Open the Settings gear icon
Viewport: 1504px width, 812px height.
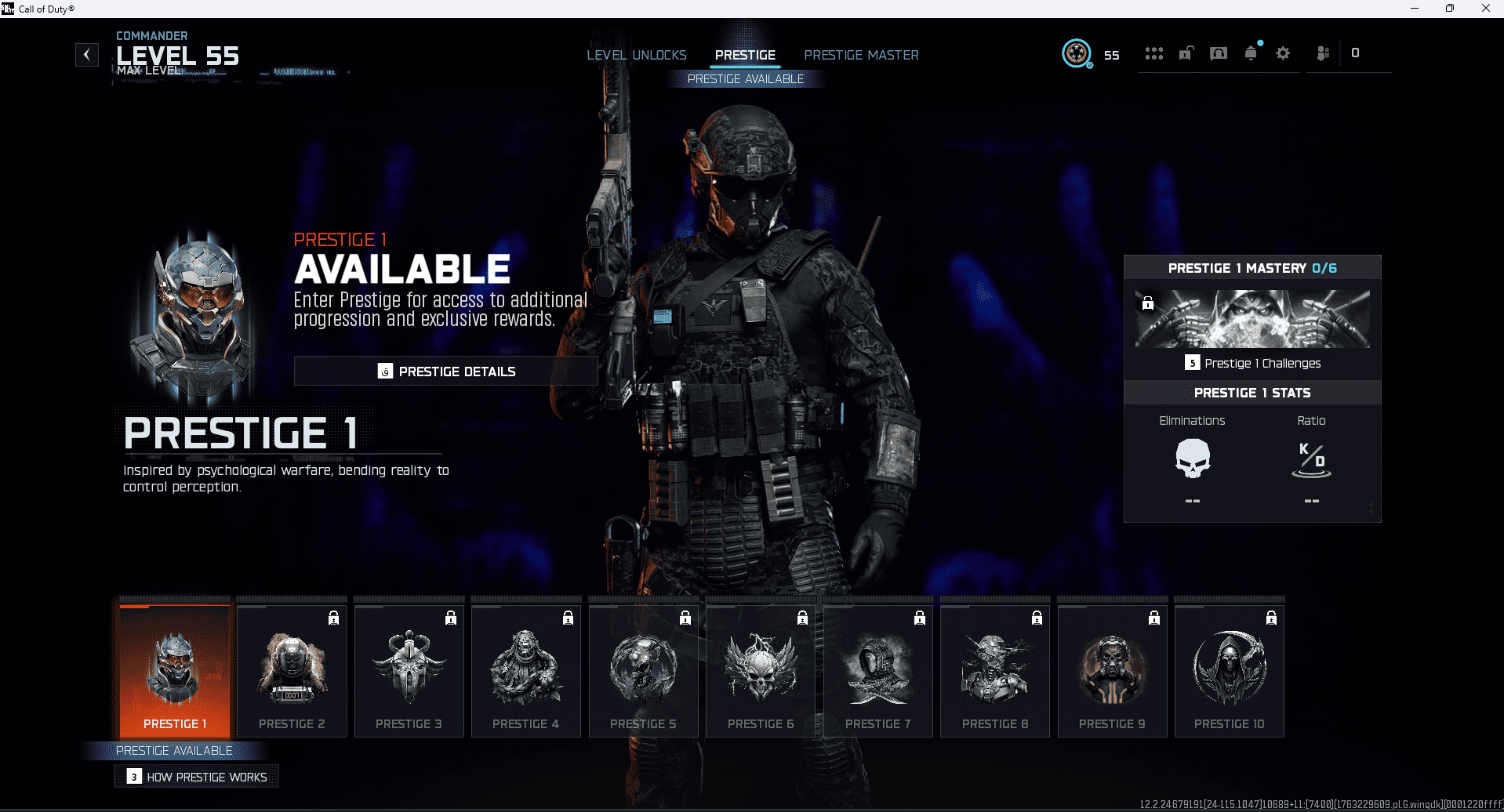1283,53
